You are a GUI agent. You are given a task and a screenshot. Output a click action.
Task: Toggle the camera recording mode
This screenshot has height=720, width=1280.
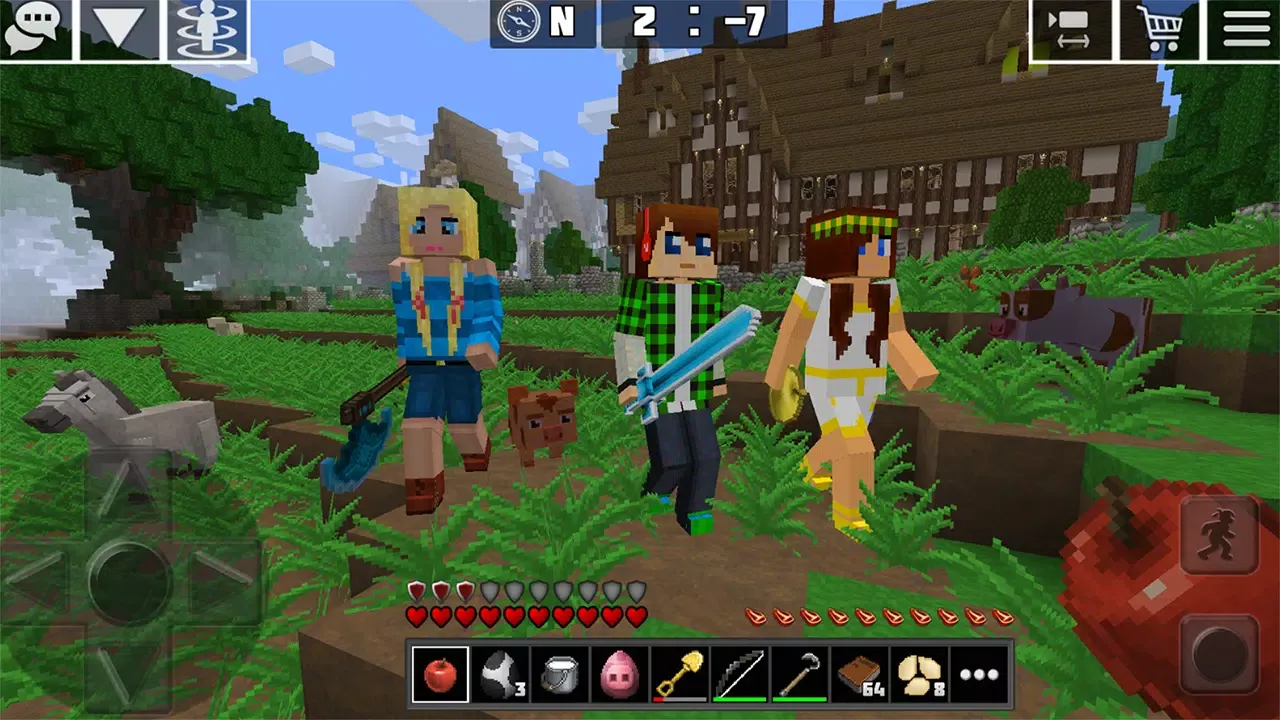[x=1072, y=27]
